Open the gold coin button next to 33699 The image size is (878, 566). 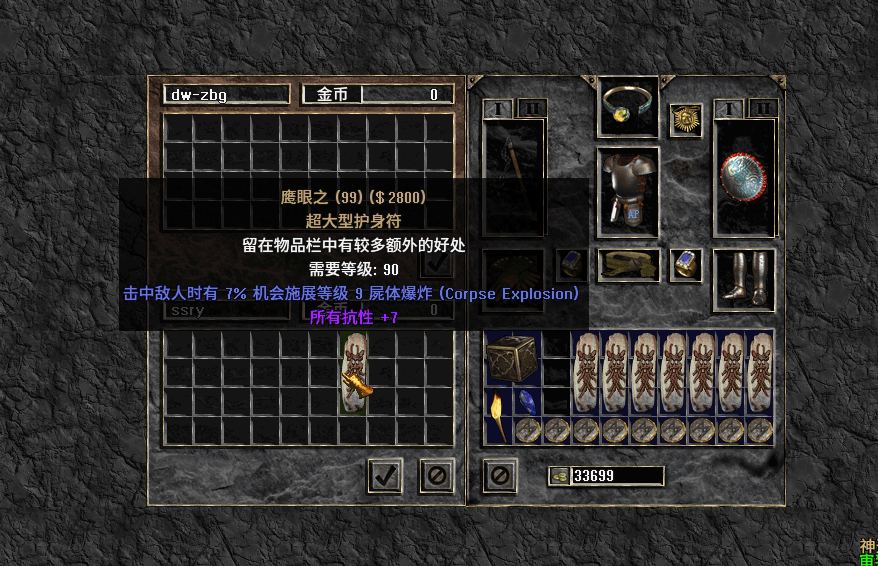559,476
